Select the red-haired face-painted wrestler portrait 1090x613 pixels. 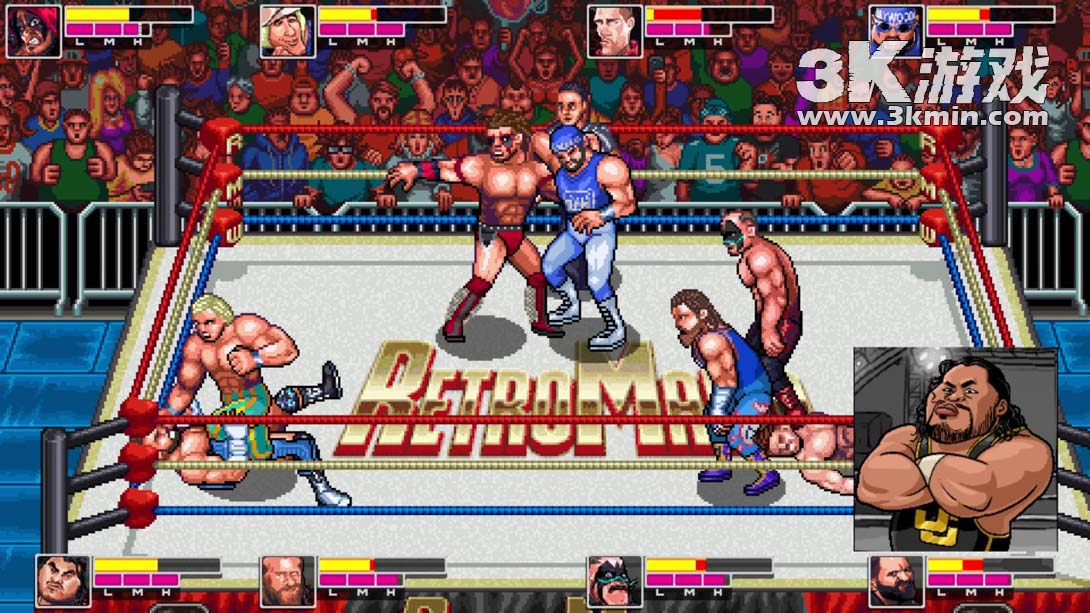click(x=34, y=29)
